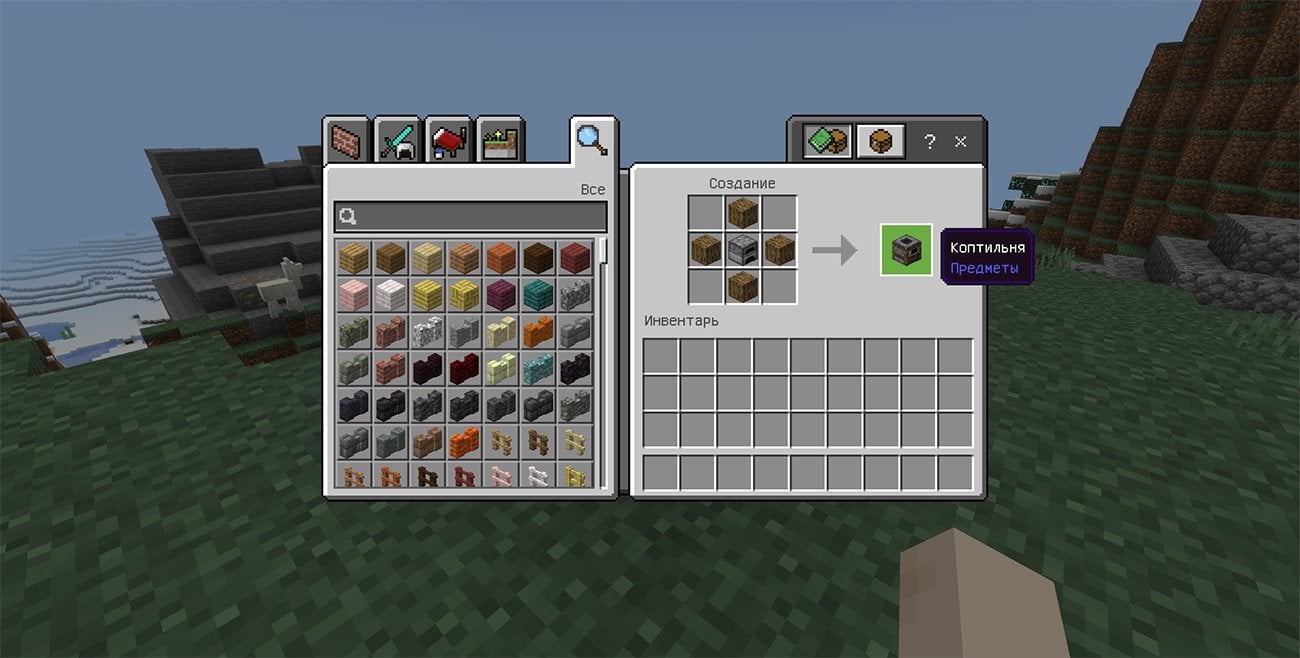Viewport: 1300px width, 658px height.
Task: Open the items tab with red bed icon
Action: (449, 140)
